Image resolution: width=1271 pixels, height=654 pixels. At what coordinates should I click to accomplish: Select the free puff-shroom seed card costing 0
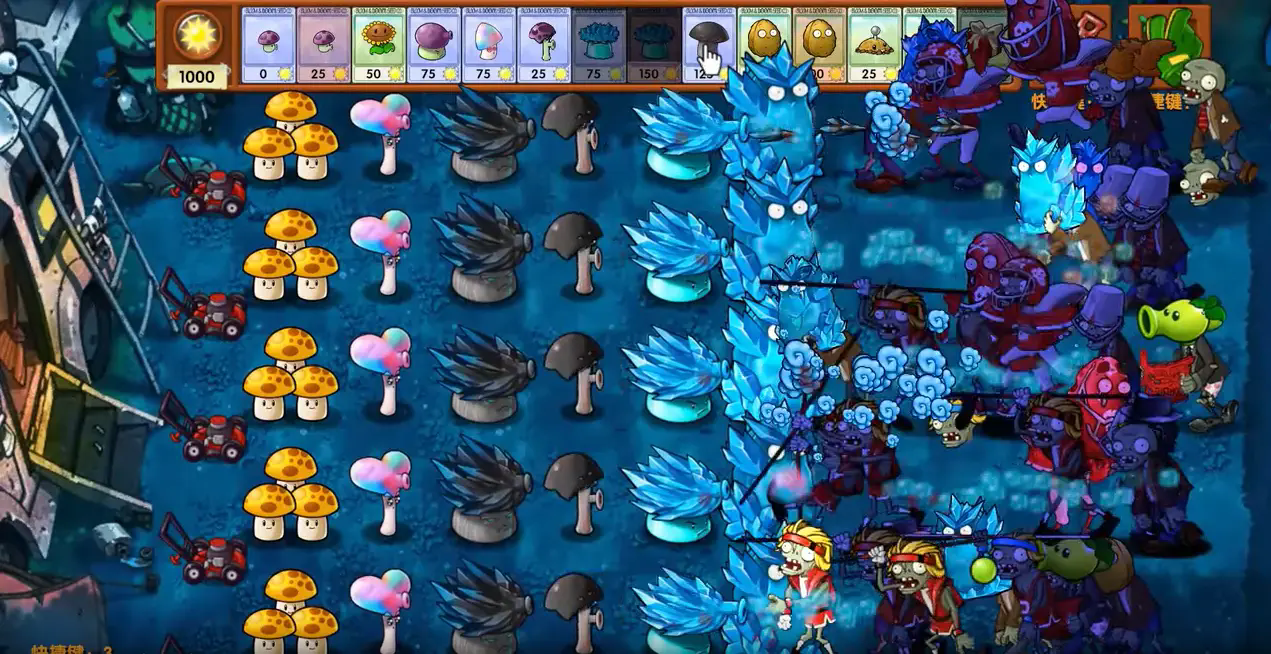click(x=268, y=46)
